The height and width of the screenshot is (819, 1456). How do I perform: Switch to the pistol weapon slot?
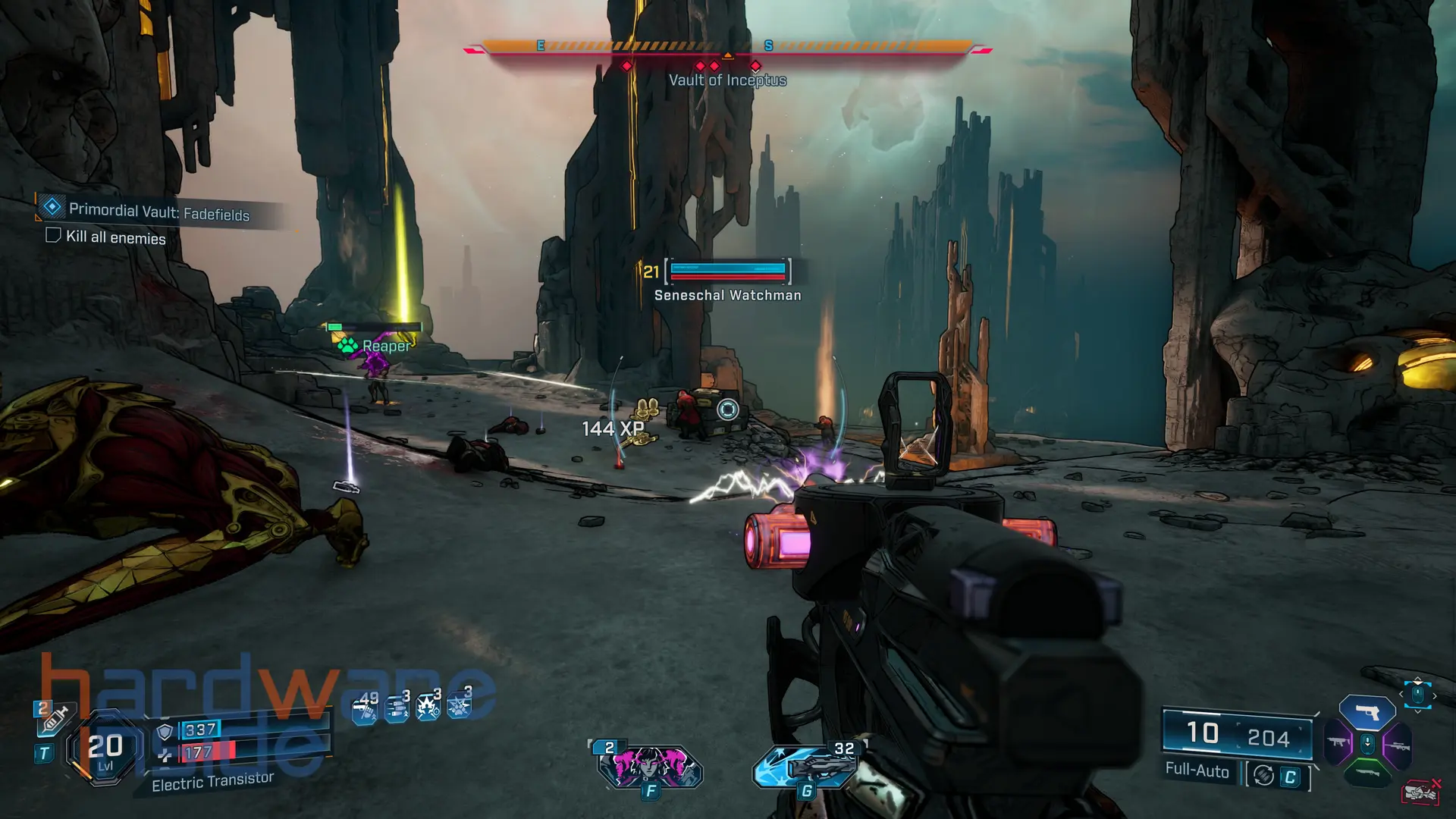pyautogui.click(x=1367, y=713)
